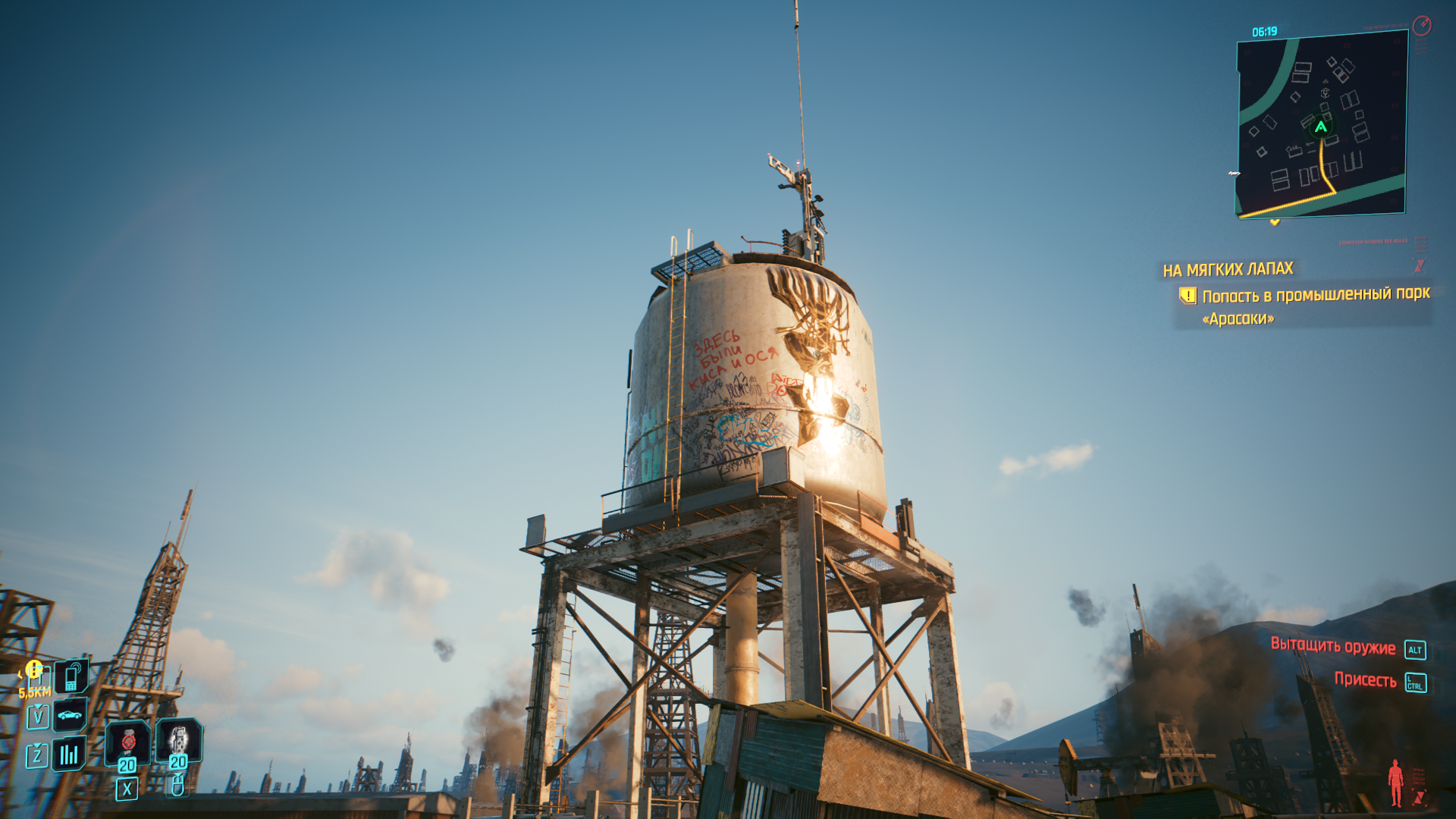Click the «На мягких лапах» quest title
This screenshot has width=1456, height=819.
click(1228, 269)
